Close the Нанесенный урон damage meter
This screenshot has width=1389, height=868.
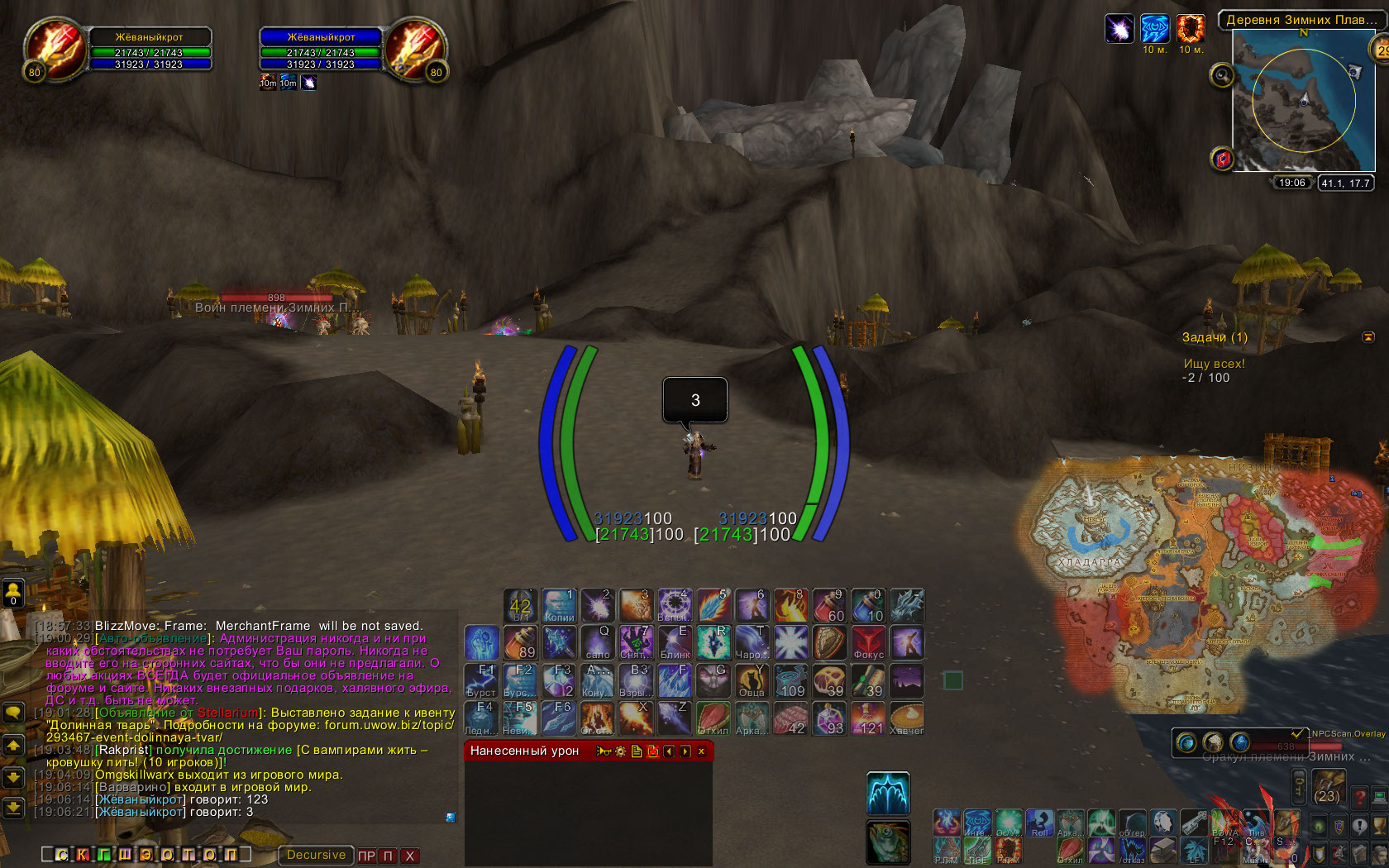click(x=701, y=751)
